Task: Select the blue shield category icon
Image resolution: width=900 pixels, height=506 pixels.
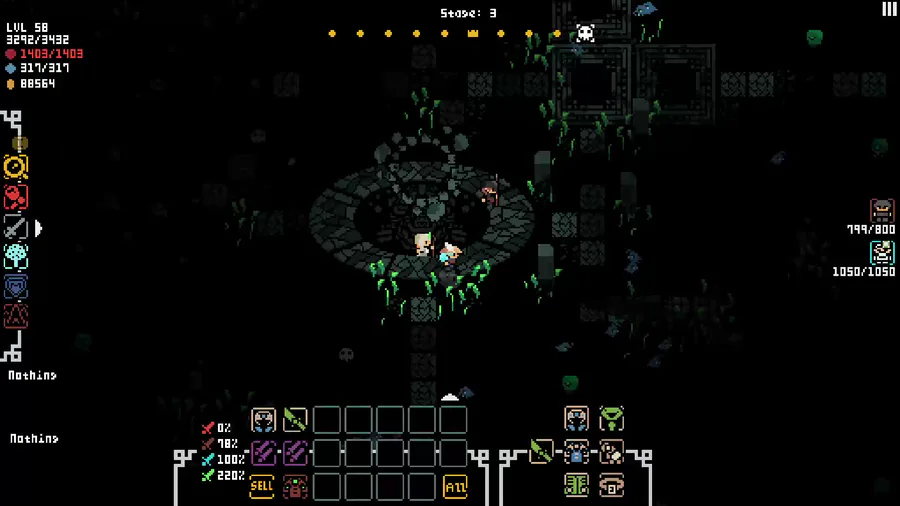Action: click(16, 287)
